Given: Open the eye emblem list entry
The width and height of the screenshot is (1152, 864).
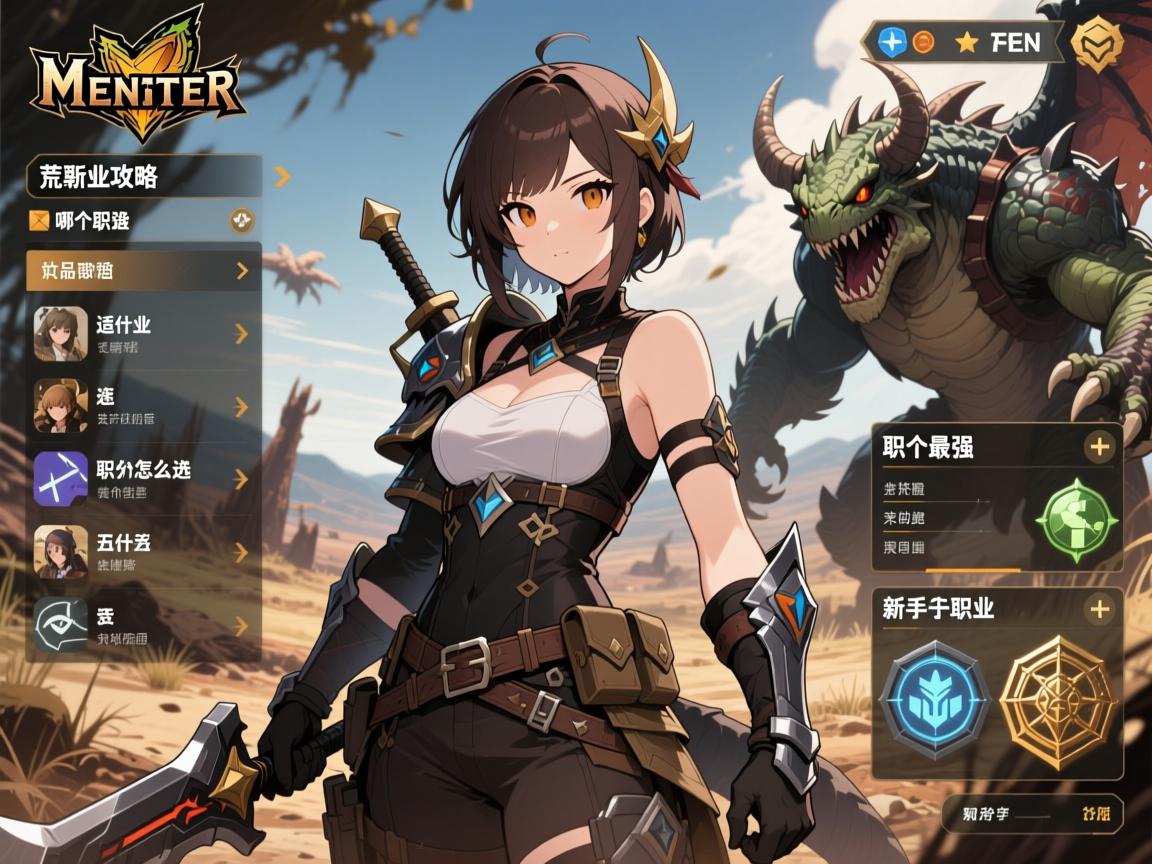Looking at the screenshot, I should click(144, 626).
